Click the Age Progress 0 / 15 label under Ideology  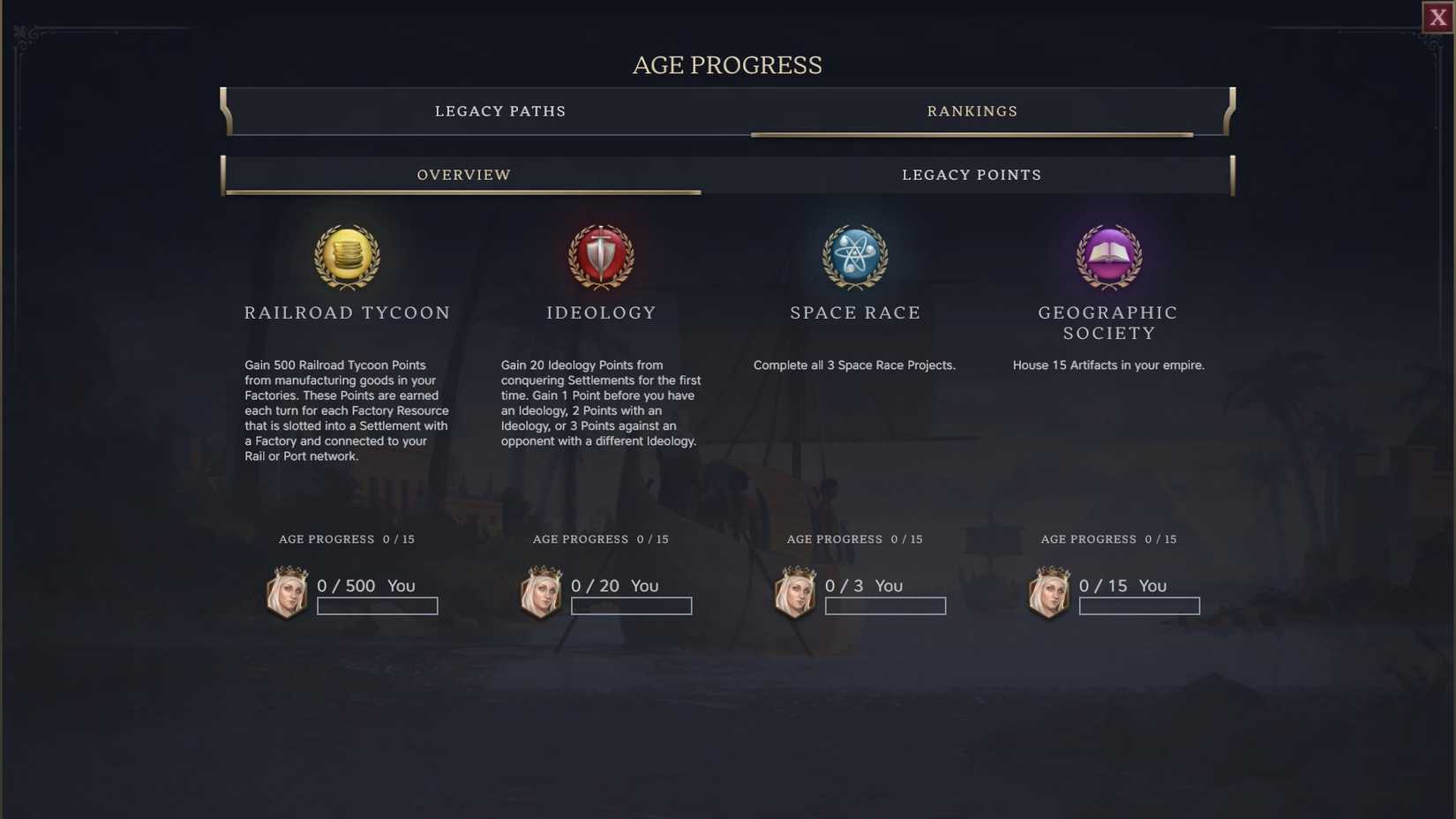tap(601, 539)
